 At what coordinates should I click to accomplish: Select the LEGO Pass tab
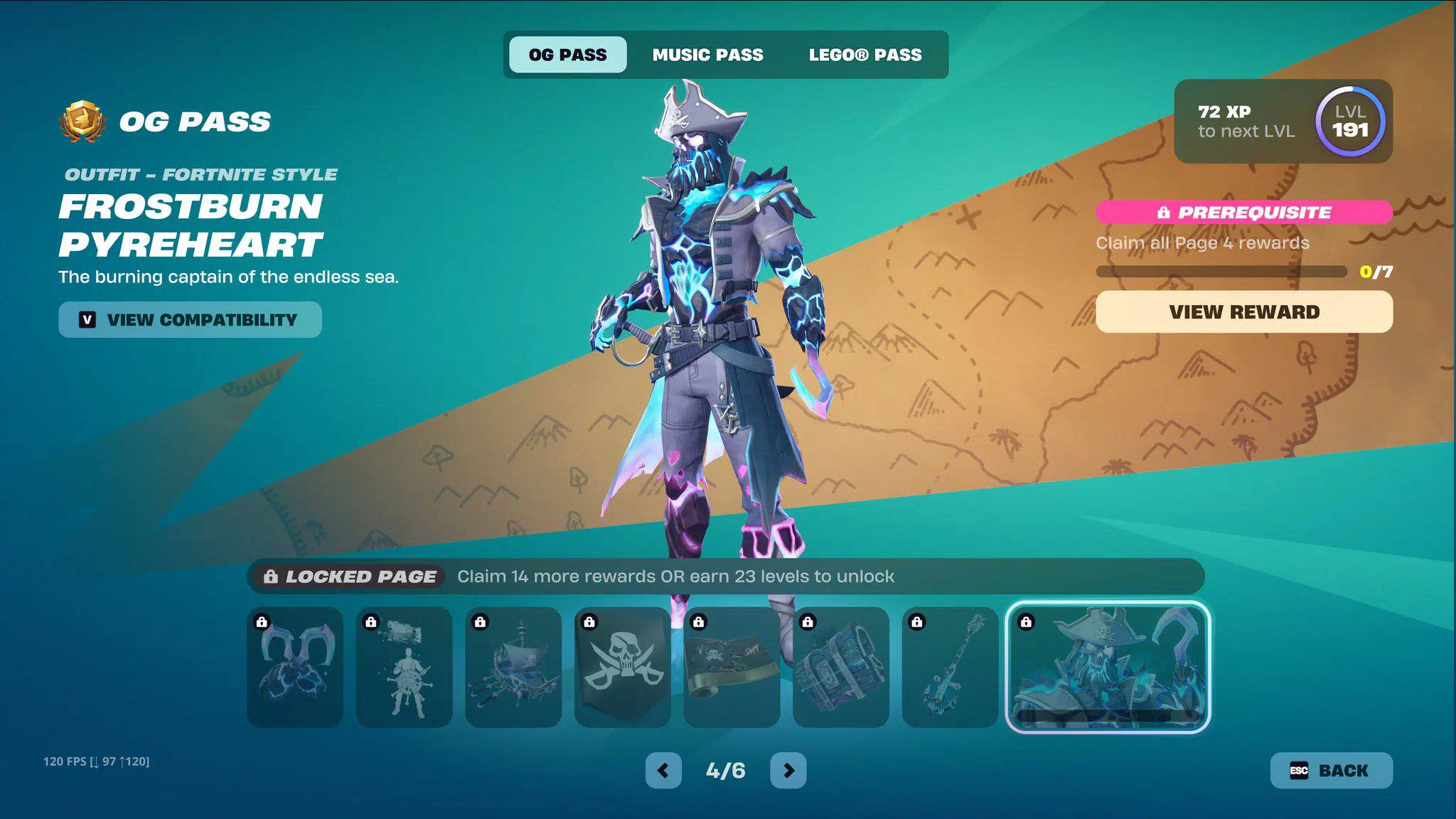864,55
